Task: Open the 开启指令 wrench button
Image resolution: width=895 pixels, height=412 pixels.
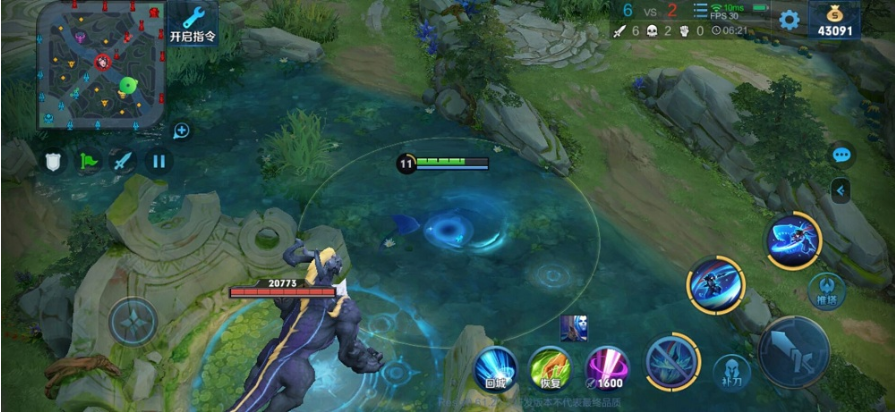Action: click(x=193, y=23)
